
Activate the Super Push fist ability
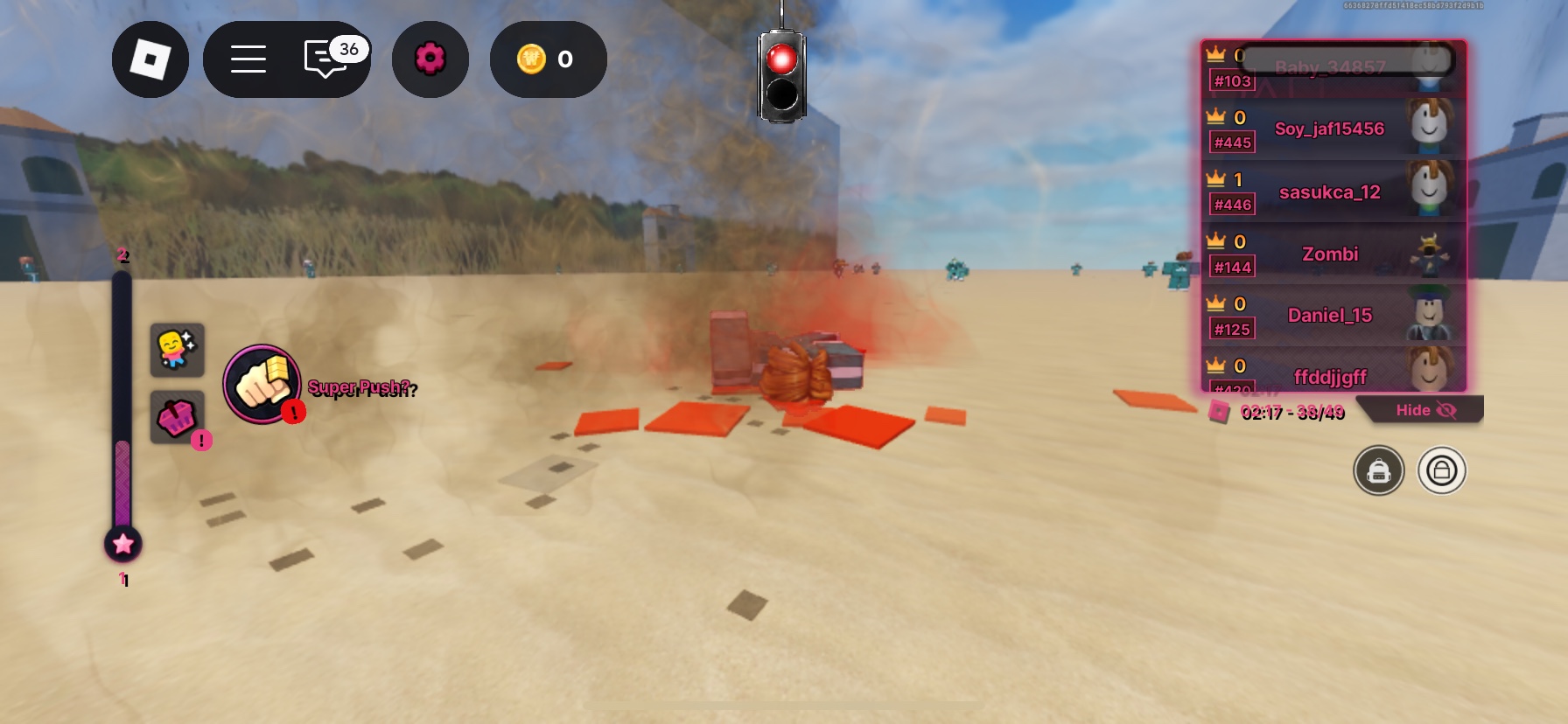coord(262,384)
